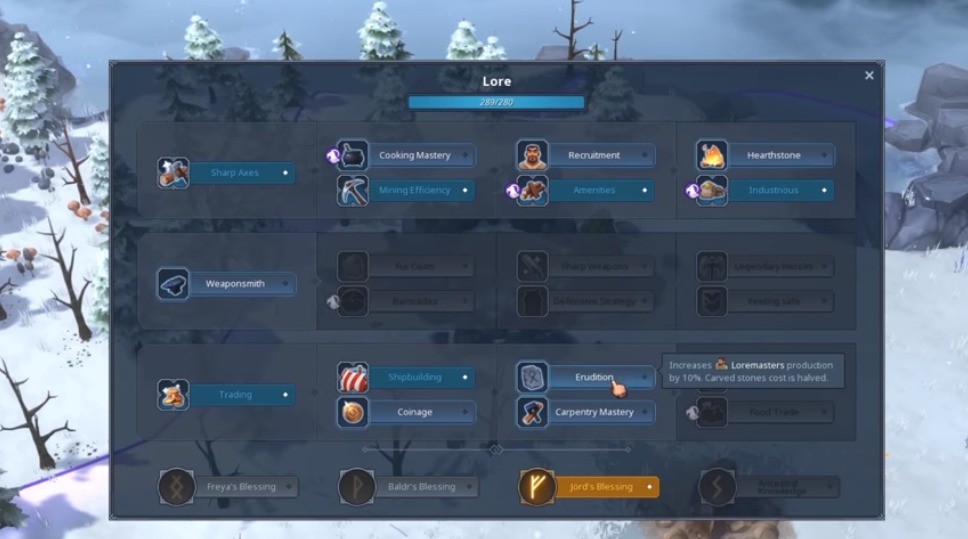Click the dimmed Food Trade lore
Screen dimensions: 968x539
(x=774, y=412)
